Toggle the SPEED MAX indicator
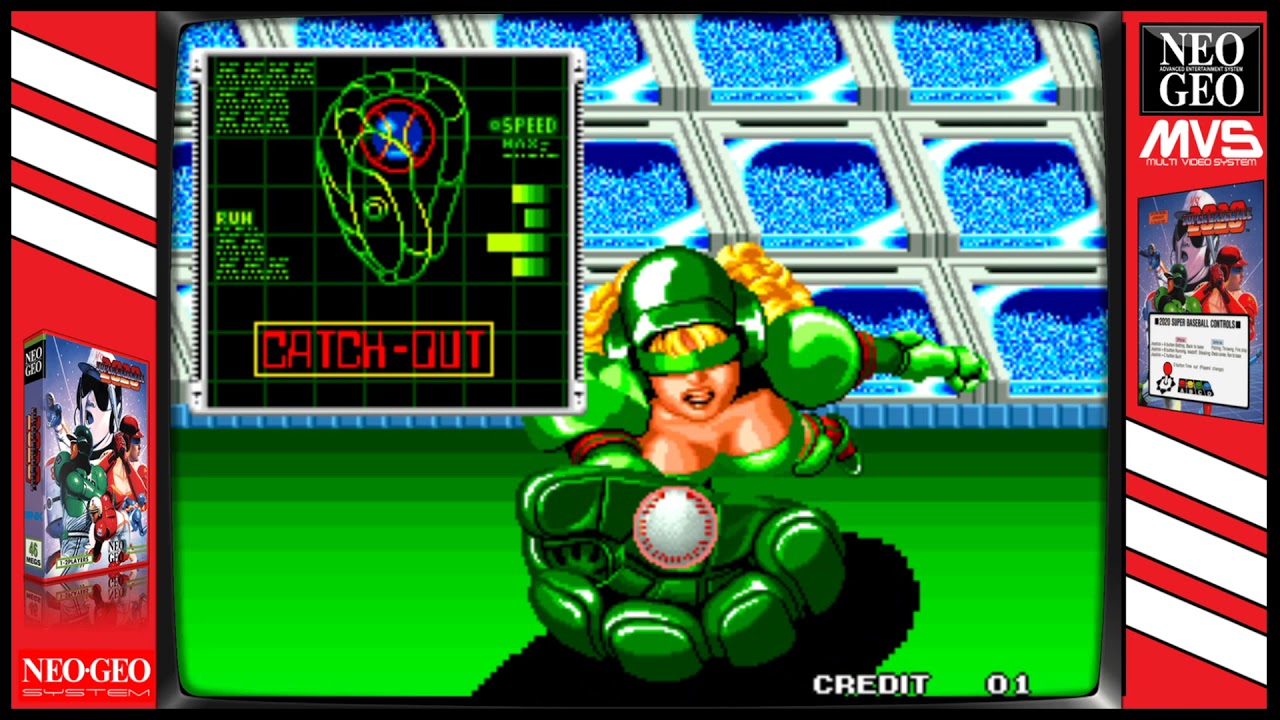Screen dimensions: 1280x720 527,131
